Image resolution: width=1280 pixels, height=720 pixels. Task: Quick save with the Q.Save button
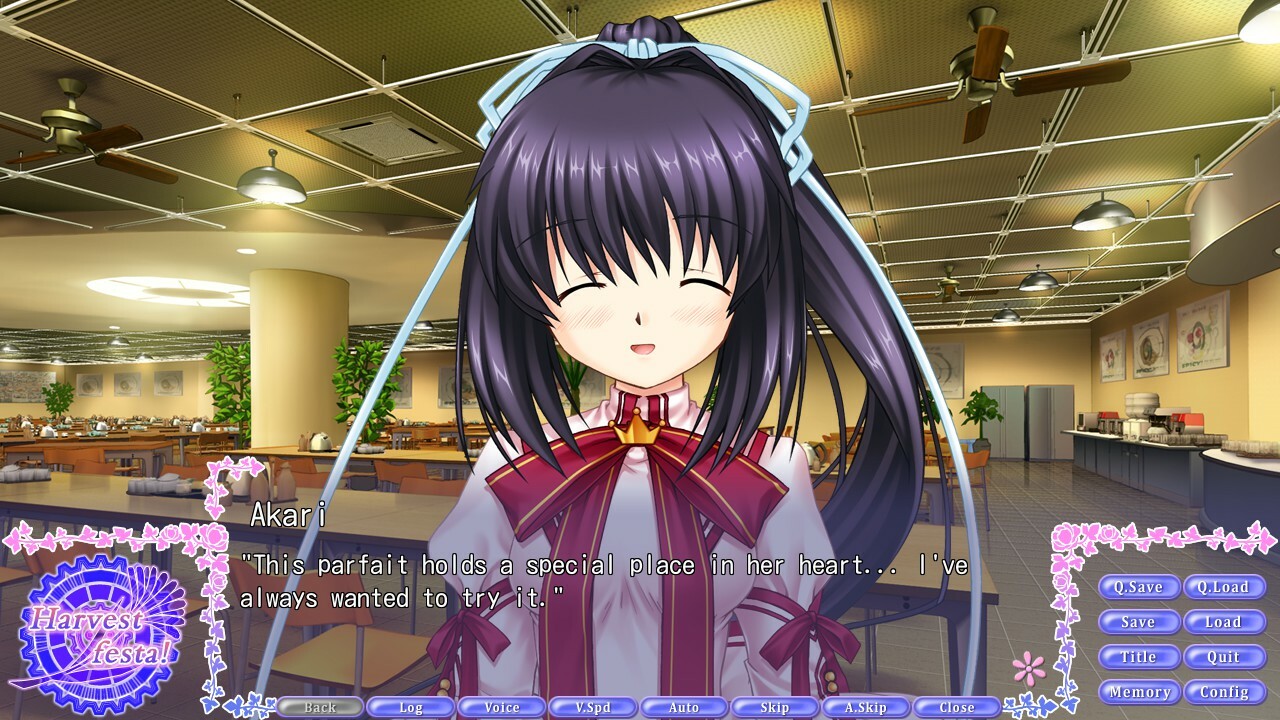(1141, 587)
